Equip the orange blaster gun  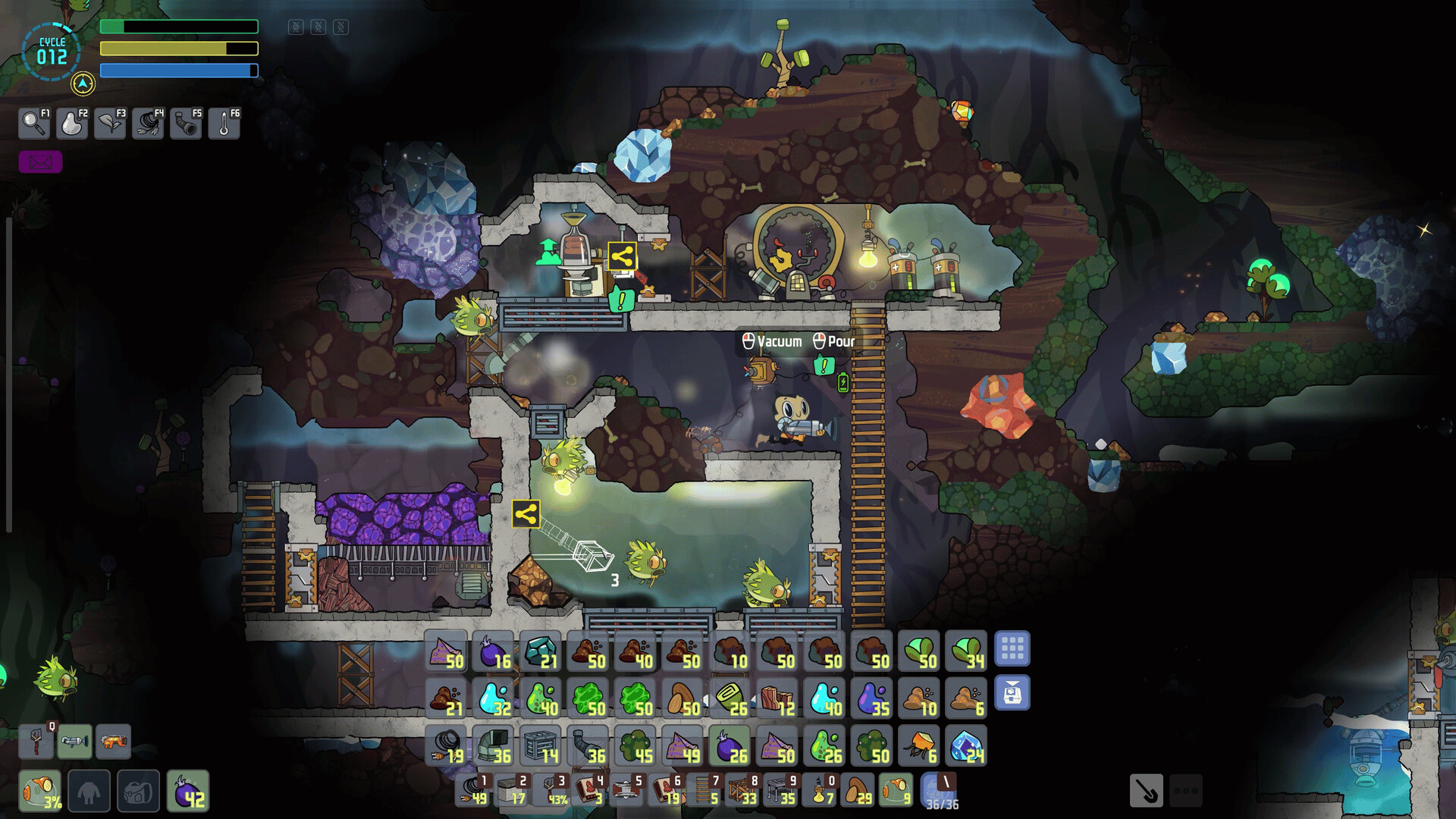point(113,741)
